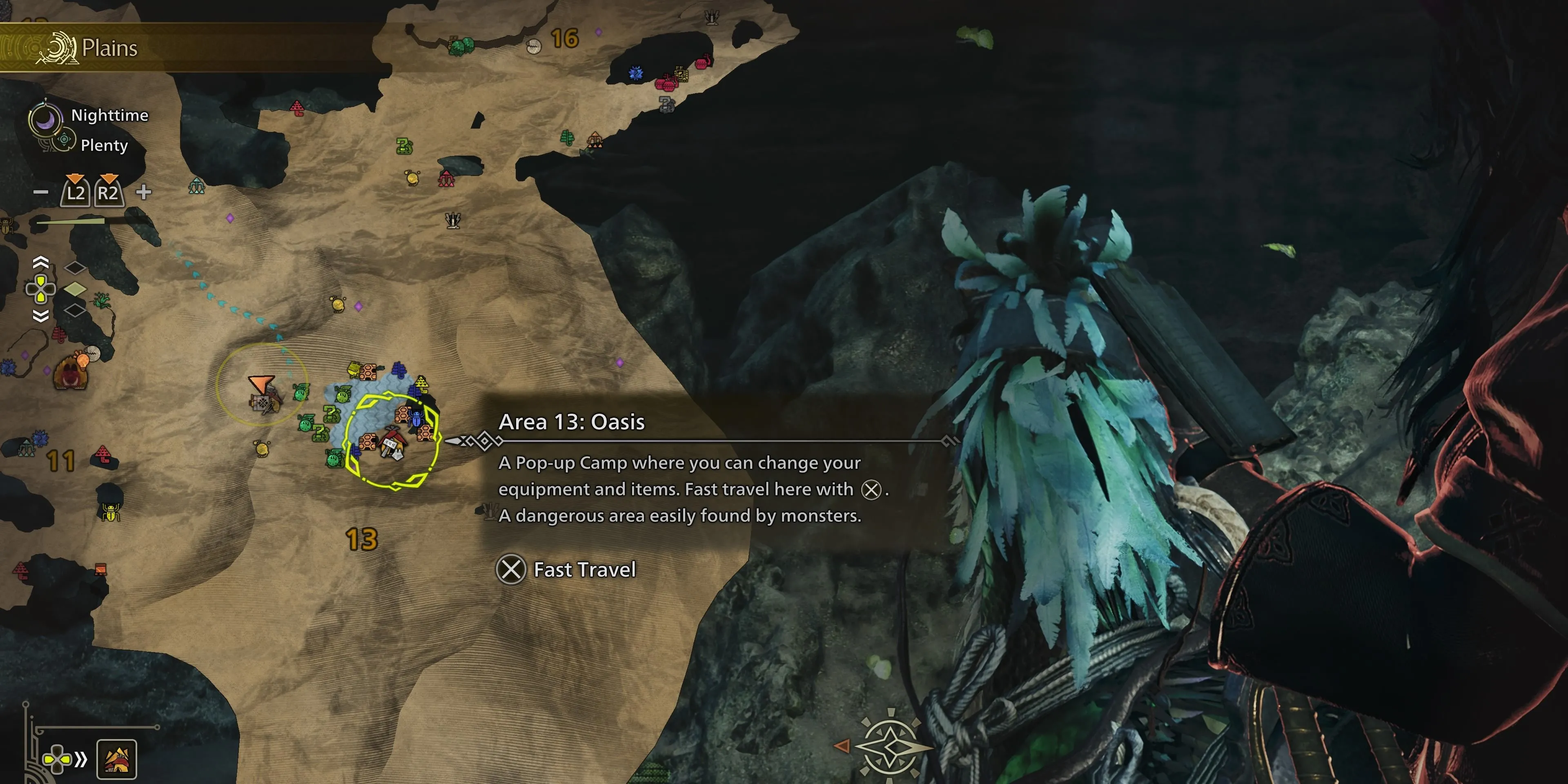This screenshot has height=784, width=1568.
Task: Select the yellow scarab marker below Area 11
Action: tap(110, 512)
